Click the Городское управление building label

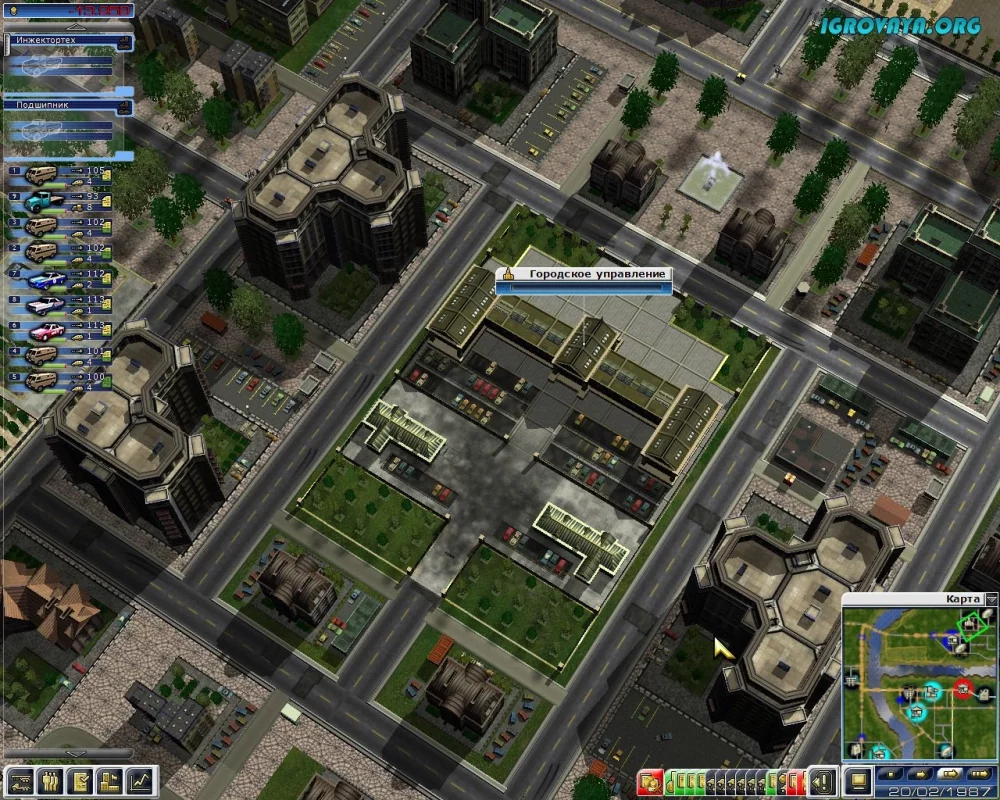tap(584, 274)
